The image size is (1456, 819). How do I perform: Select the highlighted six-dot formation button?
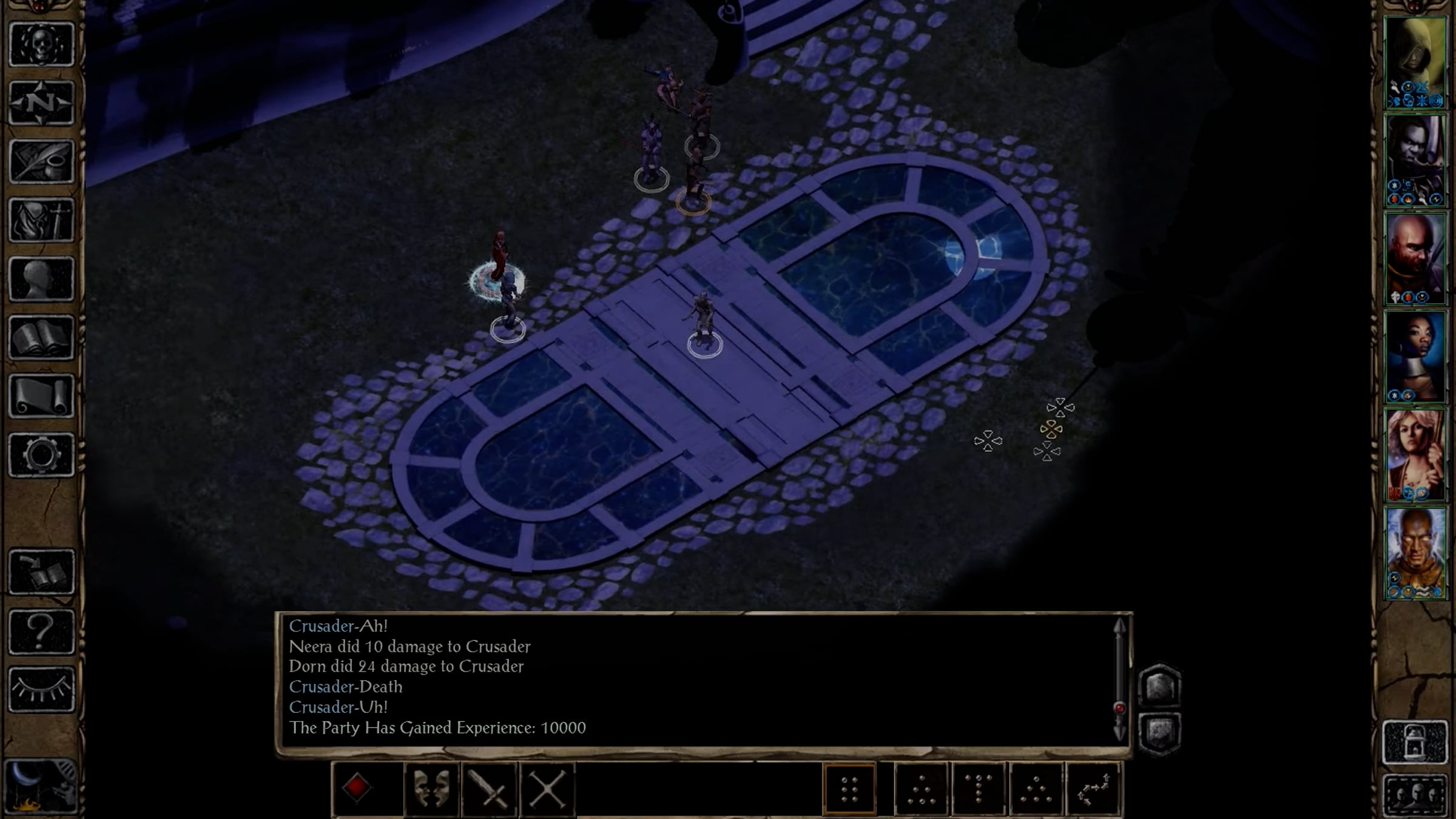pyautogui.click(x=849, y=788)
